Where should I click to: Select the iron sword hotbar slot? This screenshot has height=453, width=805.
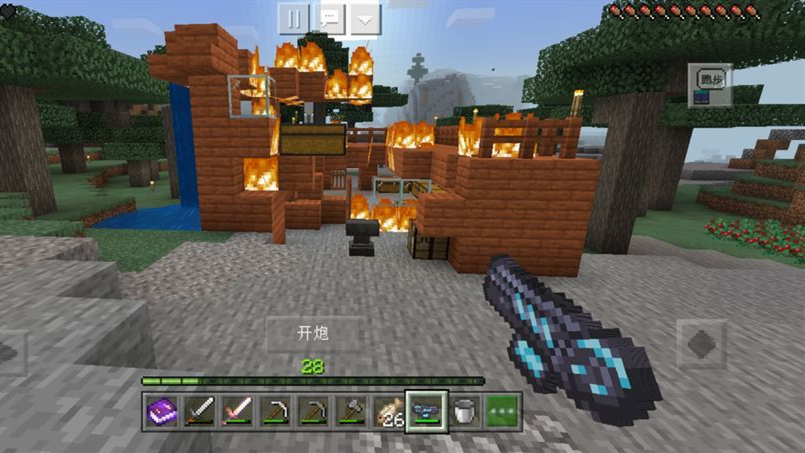click(199, 410)
